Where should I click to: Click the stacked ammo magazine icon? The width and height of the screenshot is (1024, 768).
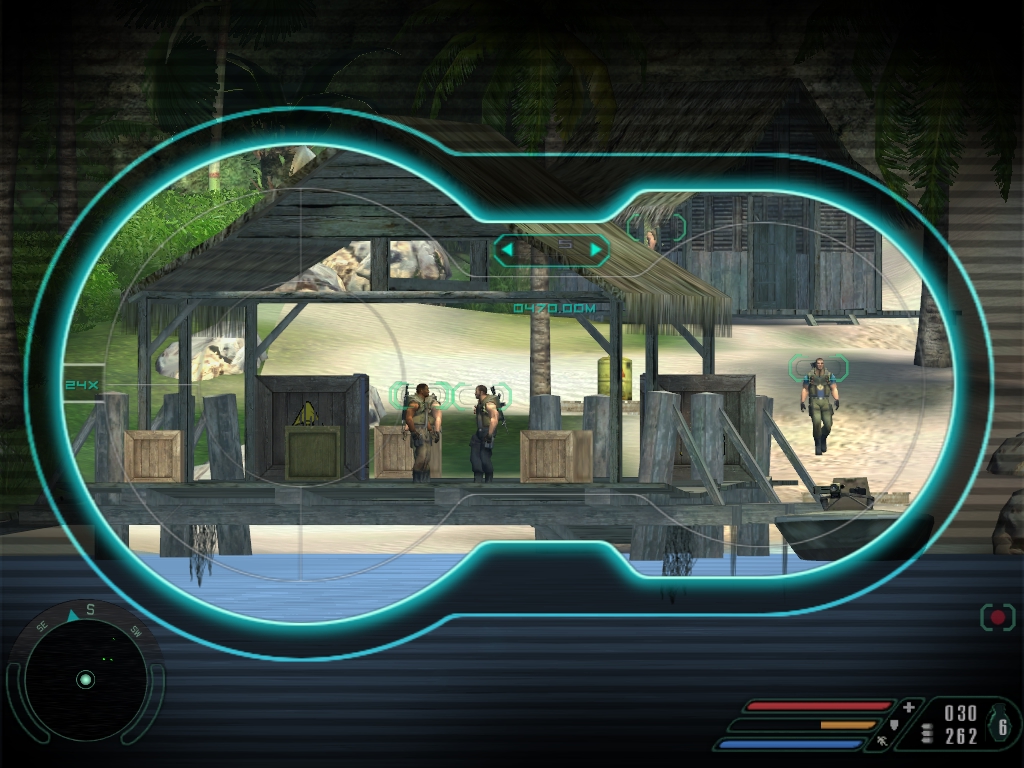click(926, 734)
